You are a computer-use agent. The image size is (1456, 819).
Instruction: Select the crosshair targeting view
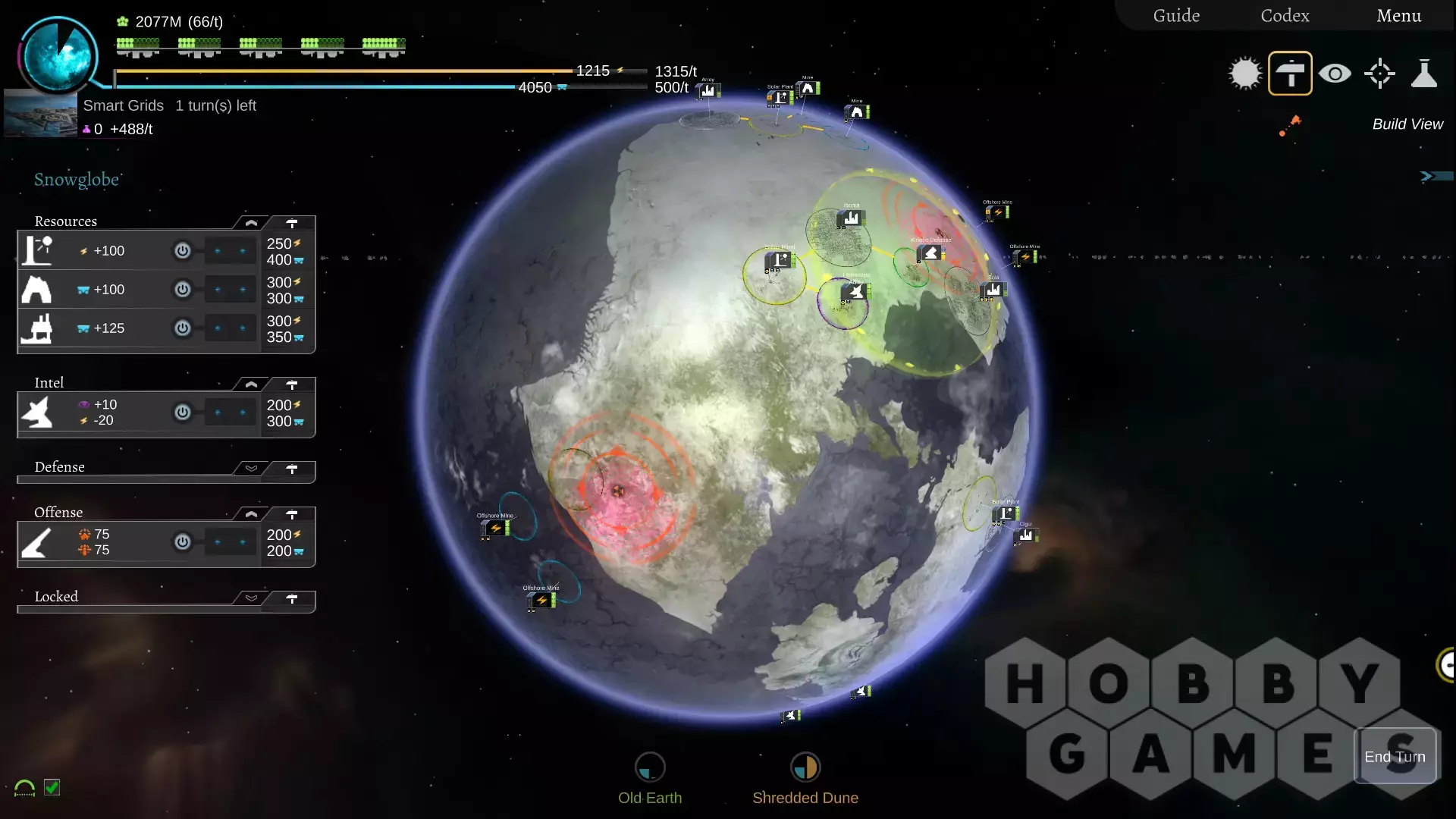pos(1379,74)
